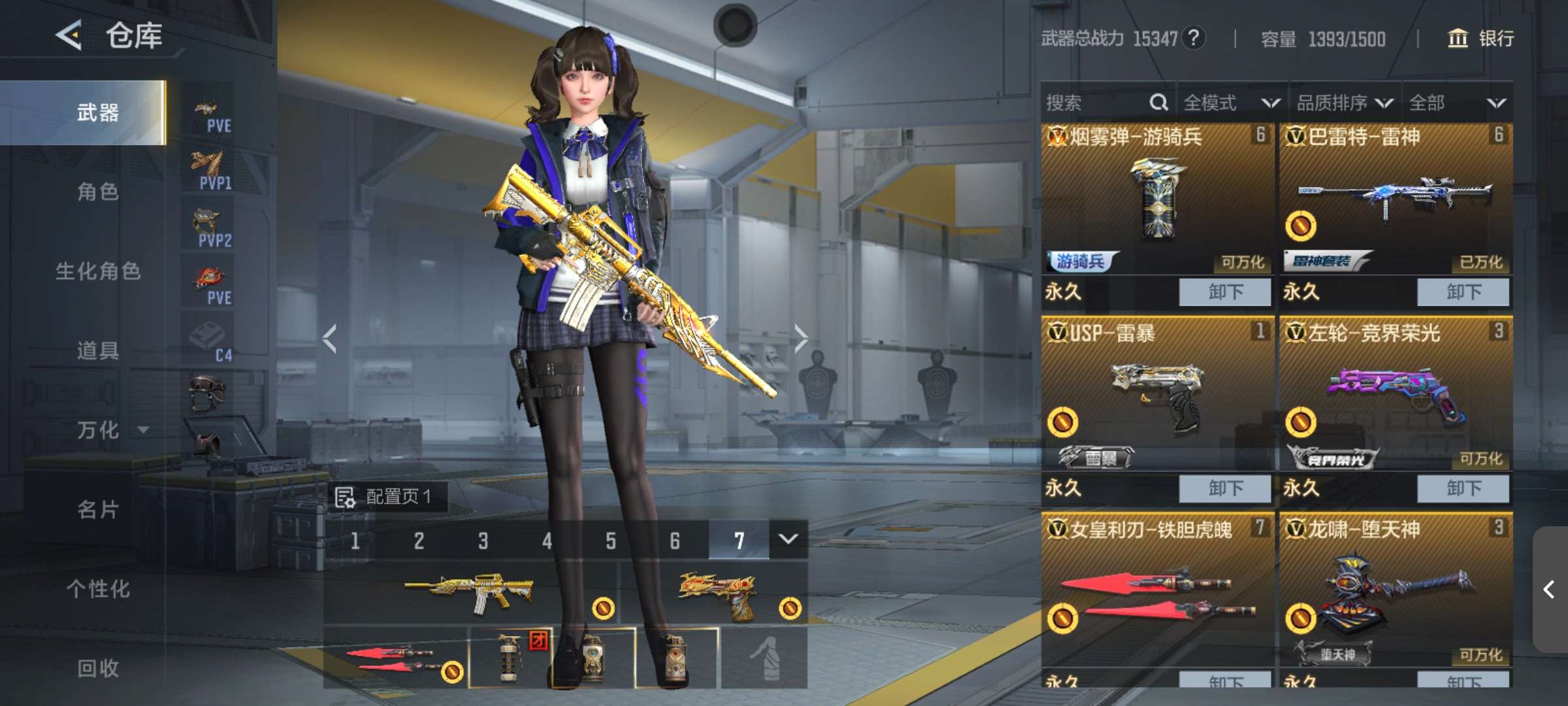
Task: Select the 道具 items tab
Action: (x=98, y=350)
